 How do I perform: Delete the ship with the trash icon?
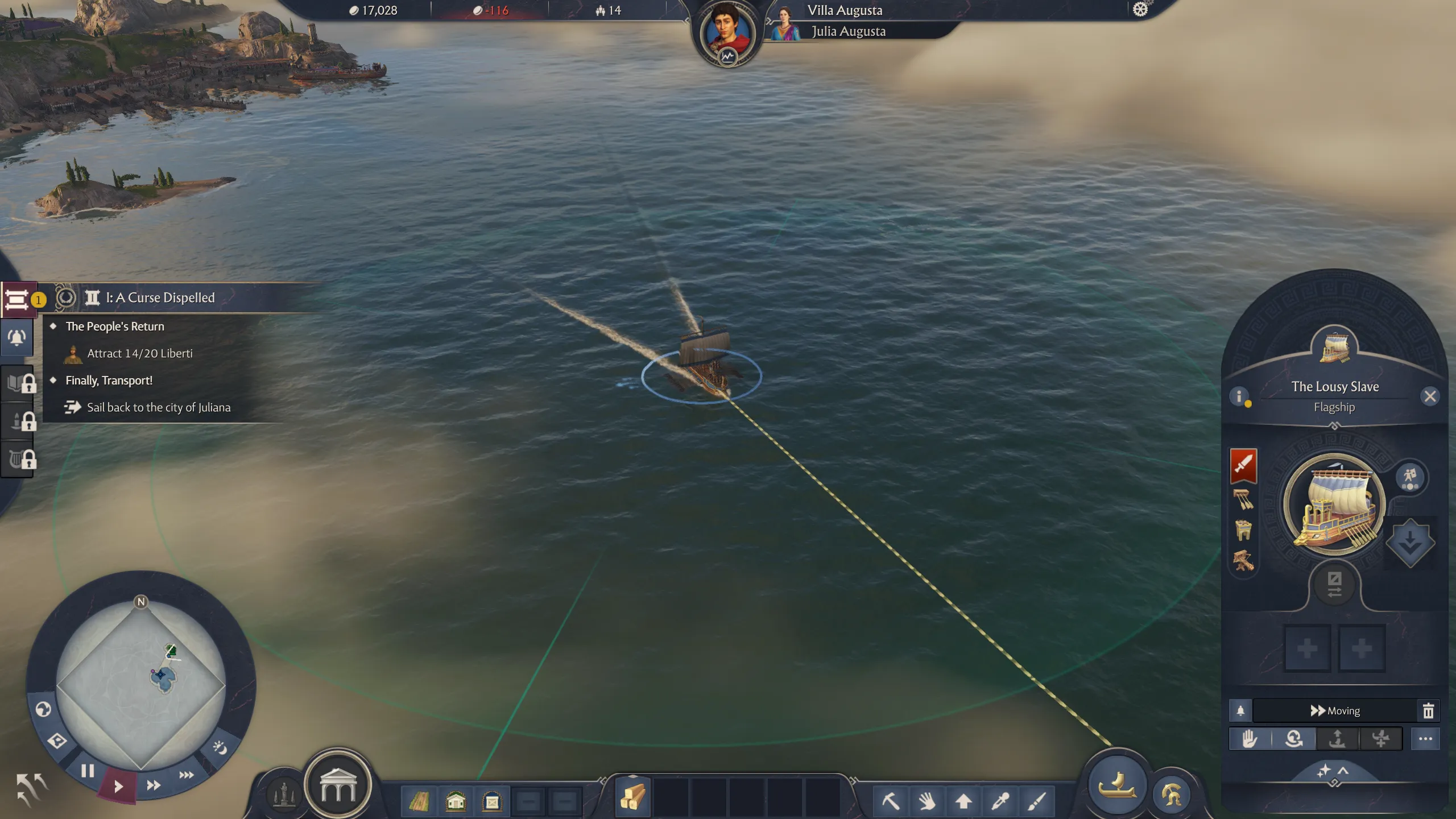[x=1428, y=711]
